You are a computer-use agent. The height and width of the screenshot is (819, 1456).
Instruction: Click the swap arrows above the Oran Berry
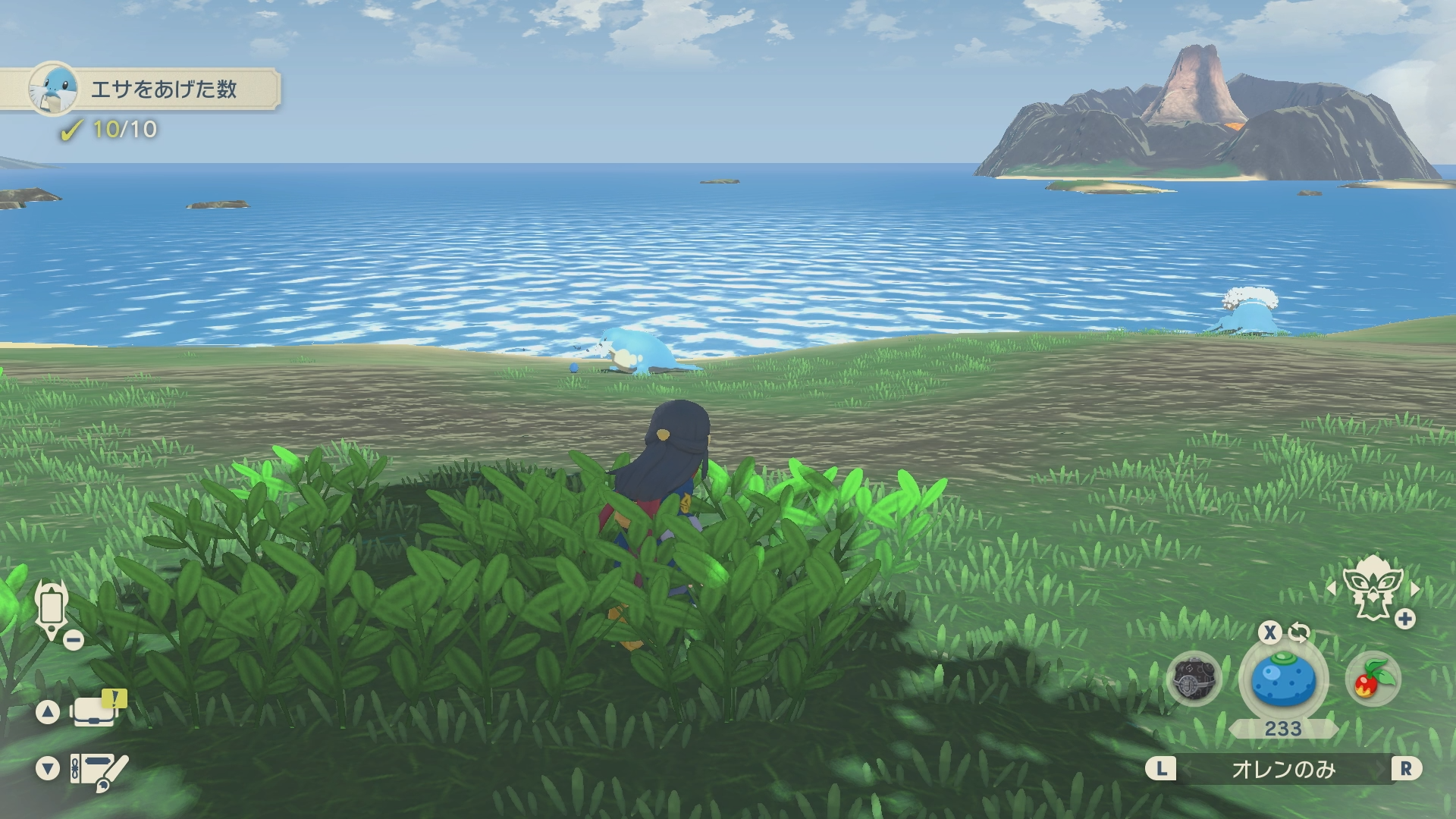[1299, 632]
